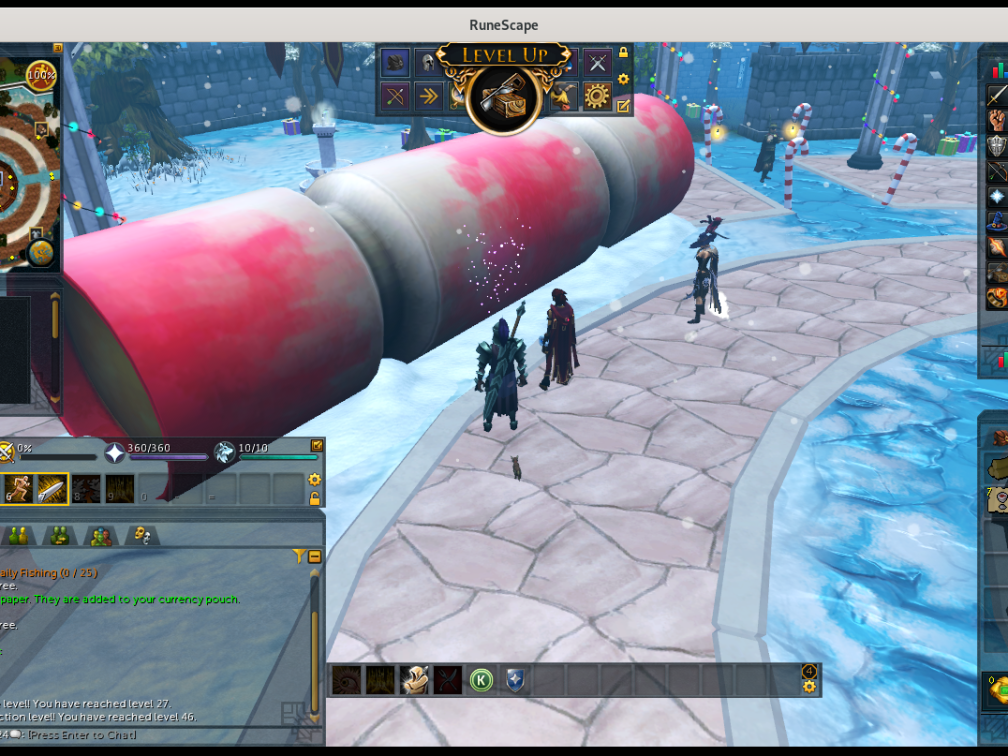This screenshot has height=756, width=1008.
Task: Open the large gear settings ribbon icon
Action: [x=597, y=96]
